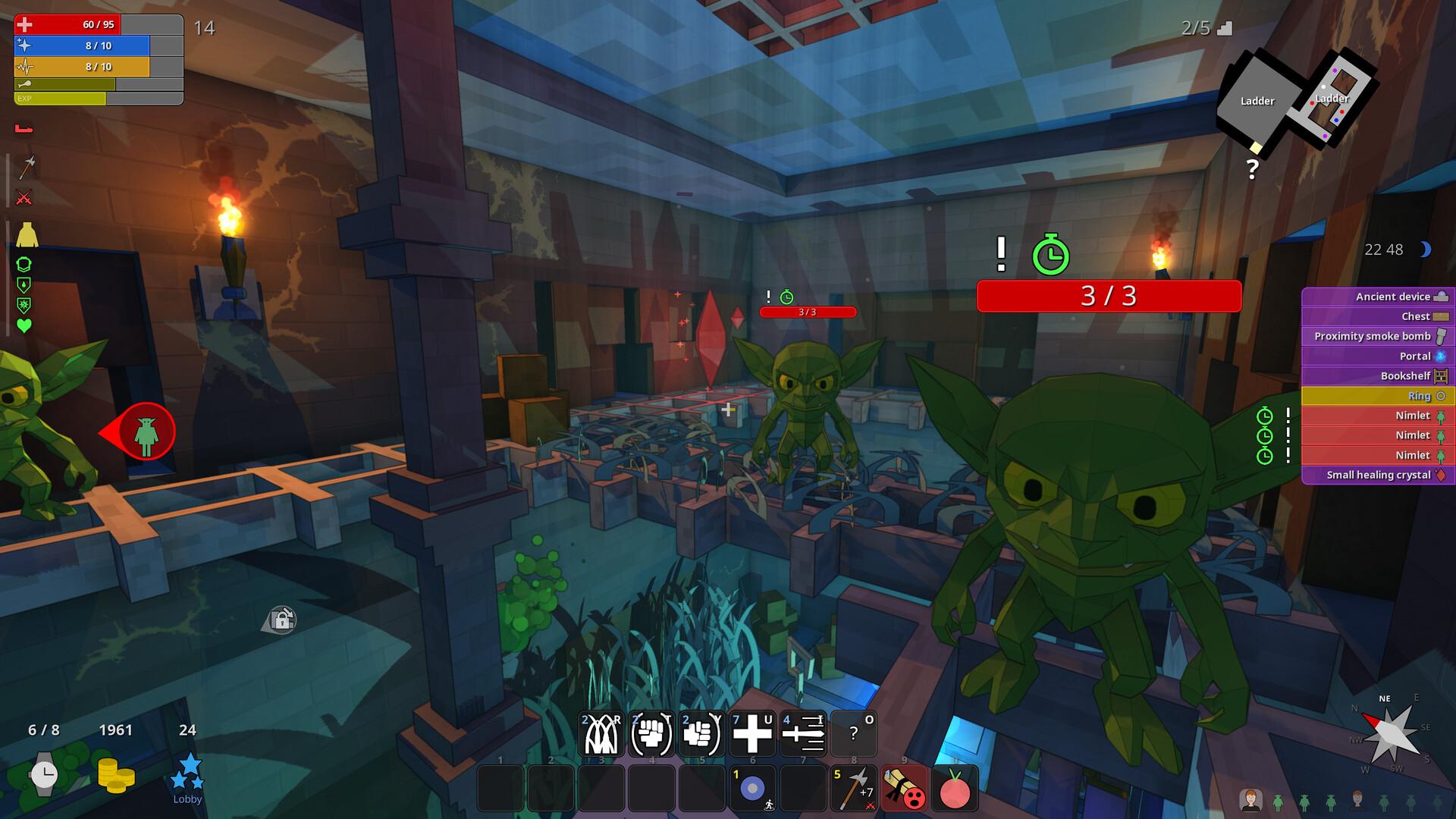Choose the fear scroll hotbar slot
The width and height of the screenshot is (1456, 819).
click(x=905, y=788)
